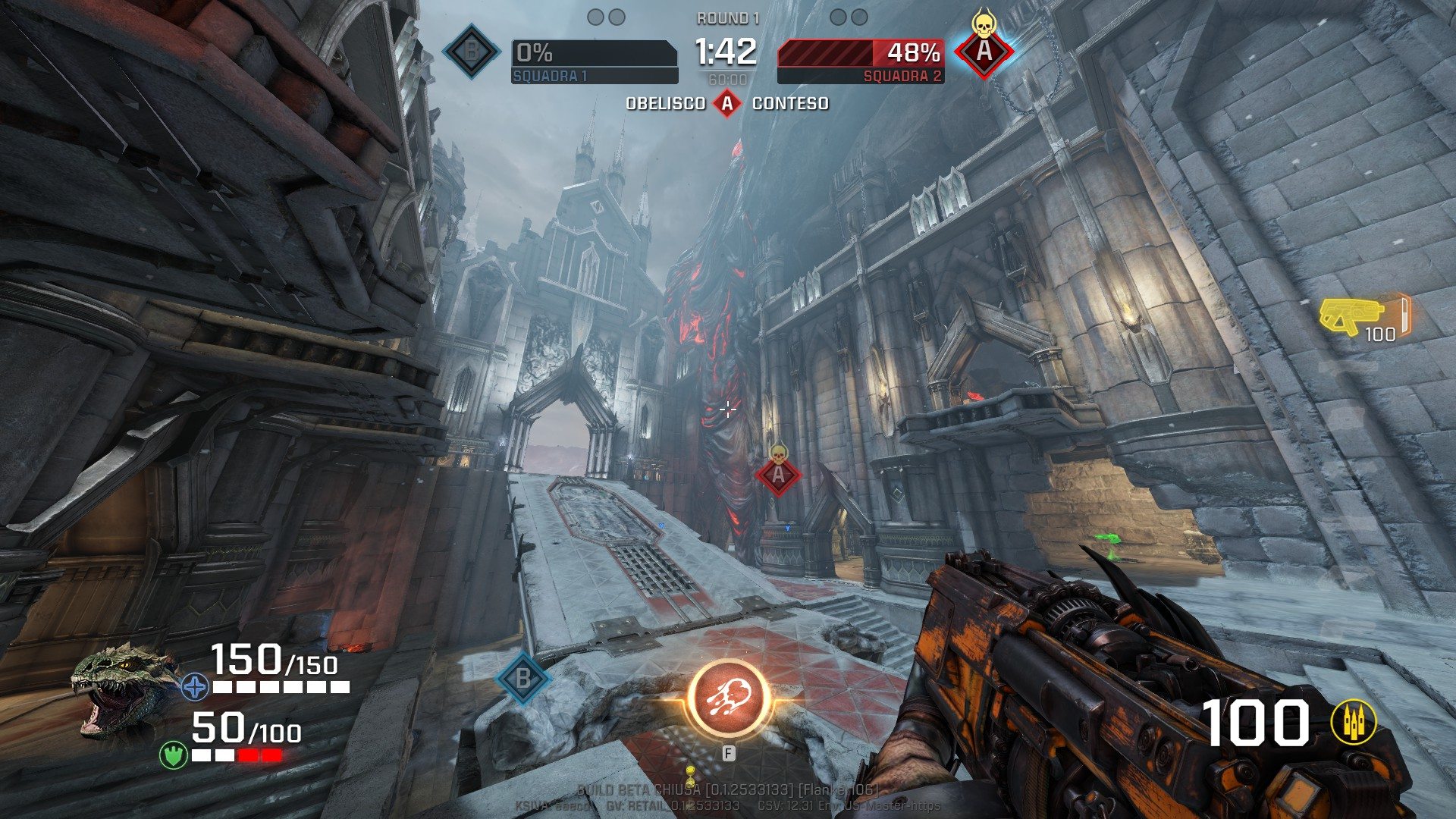Screen dimensions: 1456x819
Task: Activate the orange acid spit ability icon
Action: pyautogui.click(x=729, y=700)
